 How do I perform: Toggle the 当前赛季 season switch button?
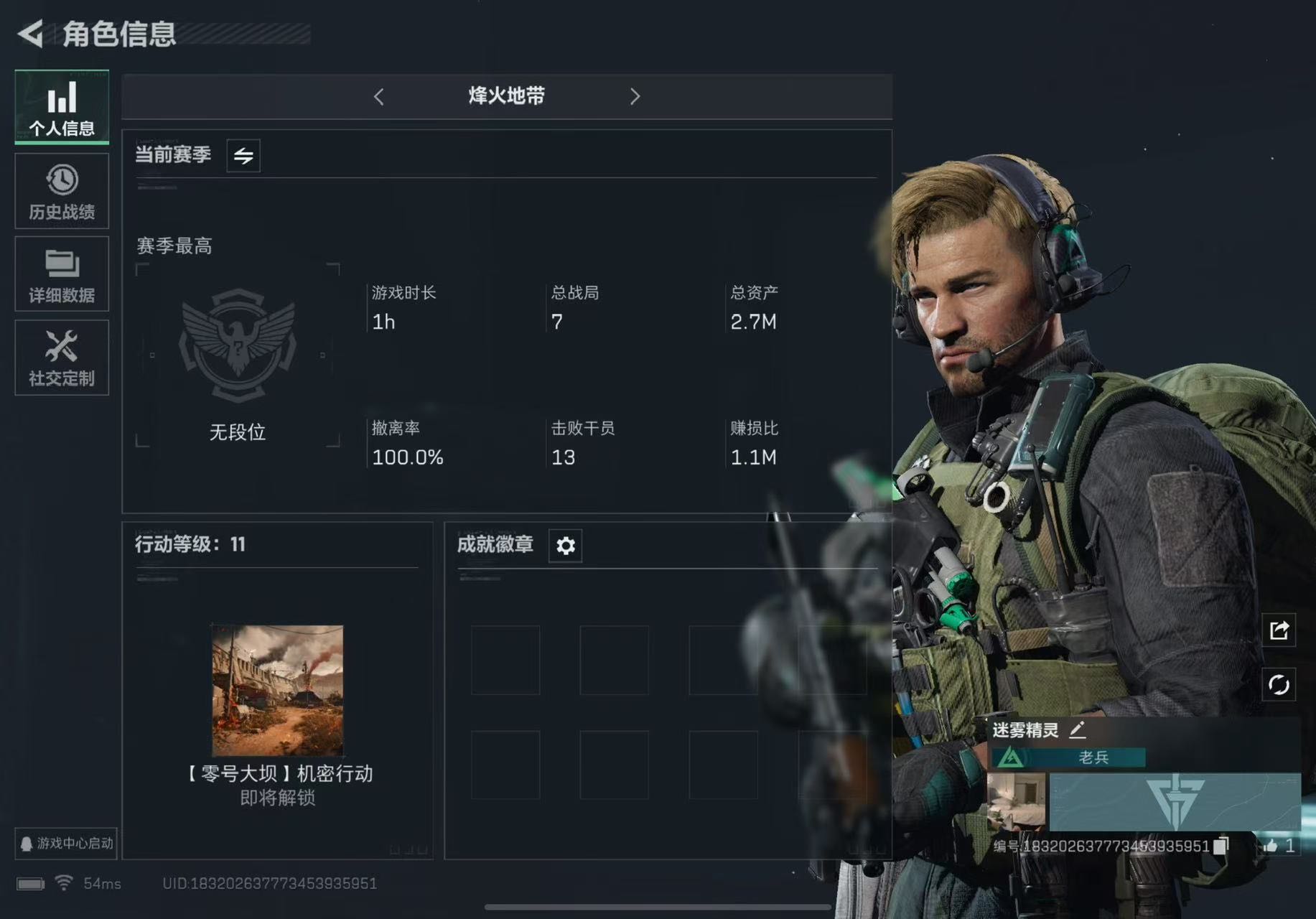pos(243,155)
